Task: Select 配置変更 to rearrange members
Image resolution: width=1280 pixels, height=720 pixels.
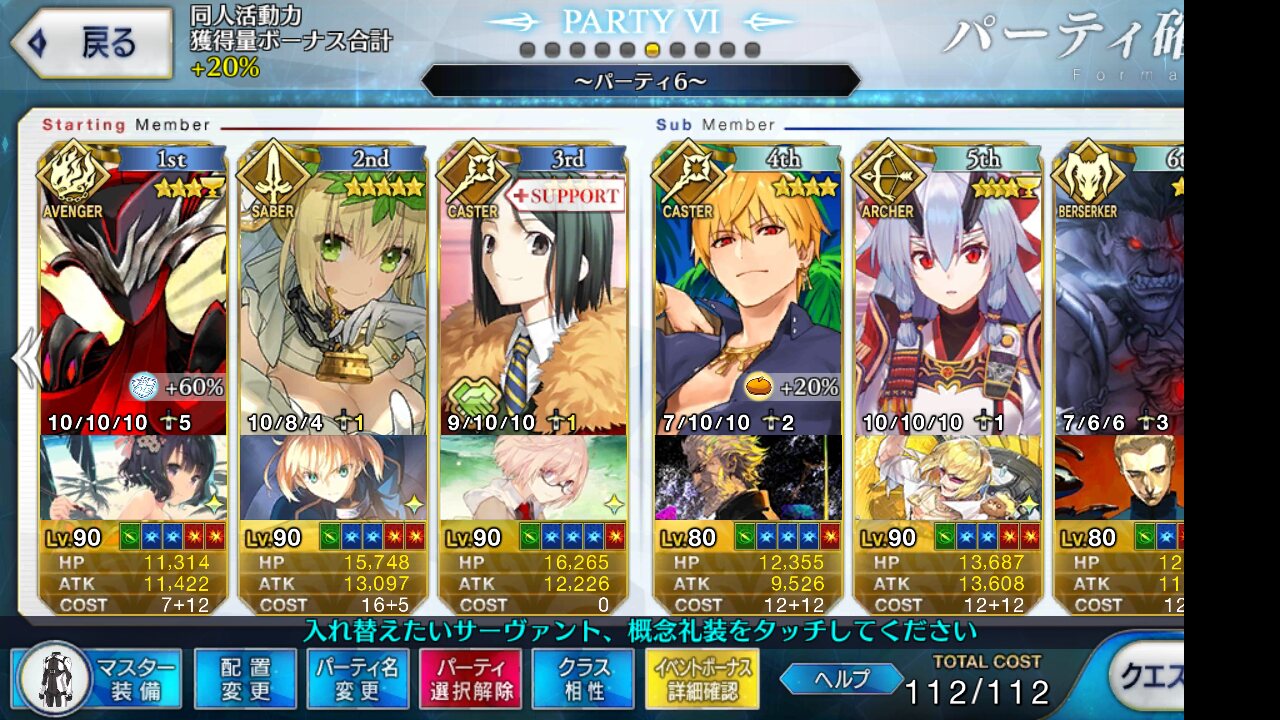Action: pos(245,679)
